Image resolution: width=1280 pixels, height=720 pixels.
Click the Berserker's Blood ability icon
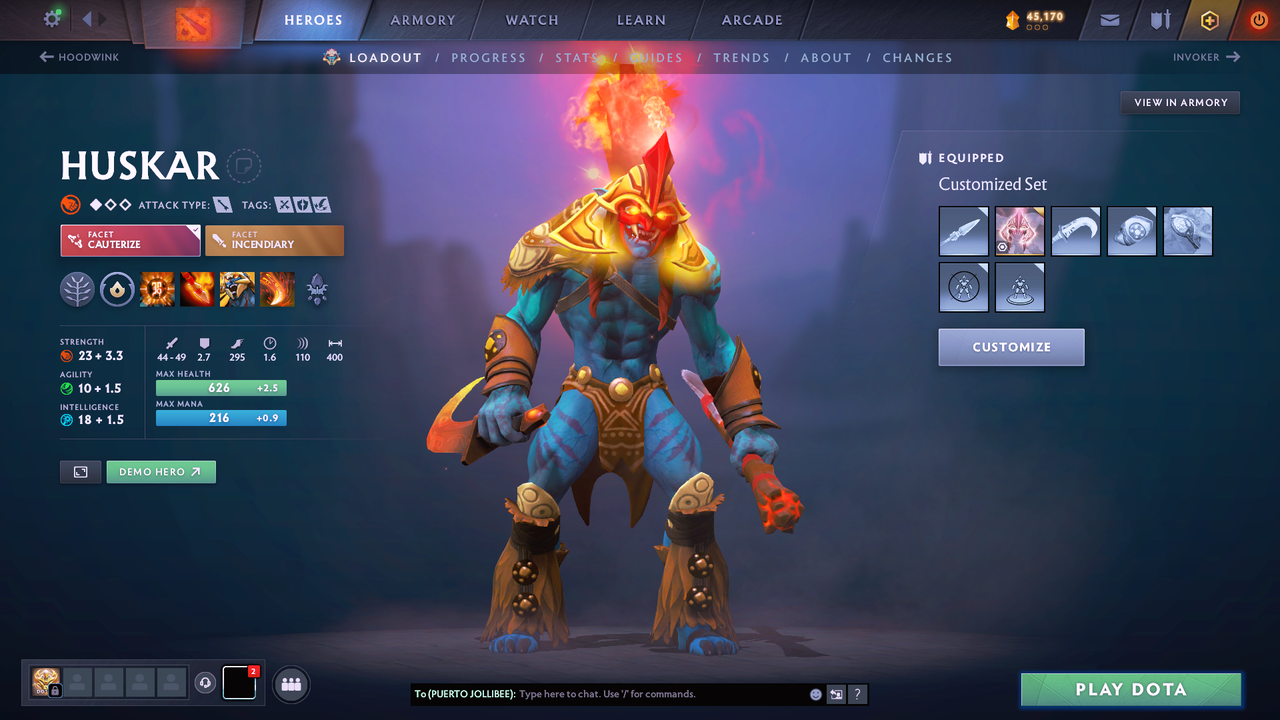237,289
